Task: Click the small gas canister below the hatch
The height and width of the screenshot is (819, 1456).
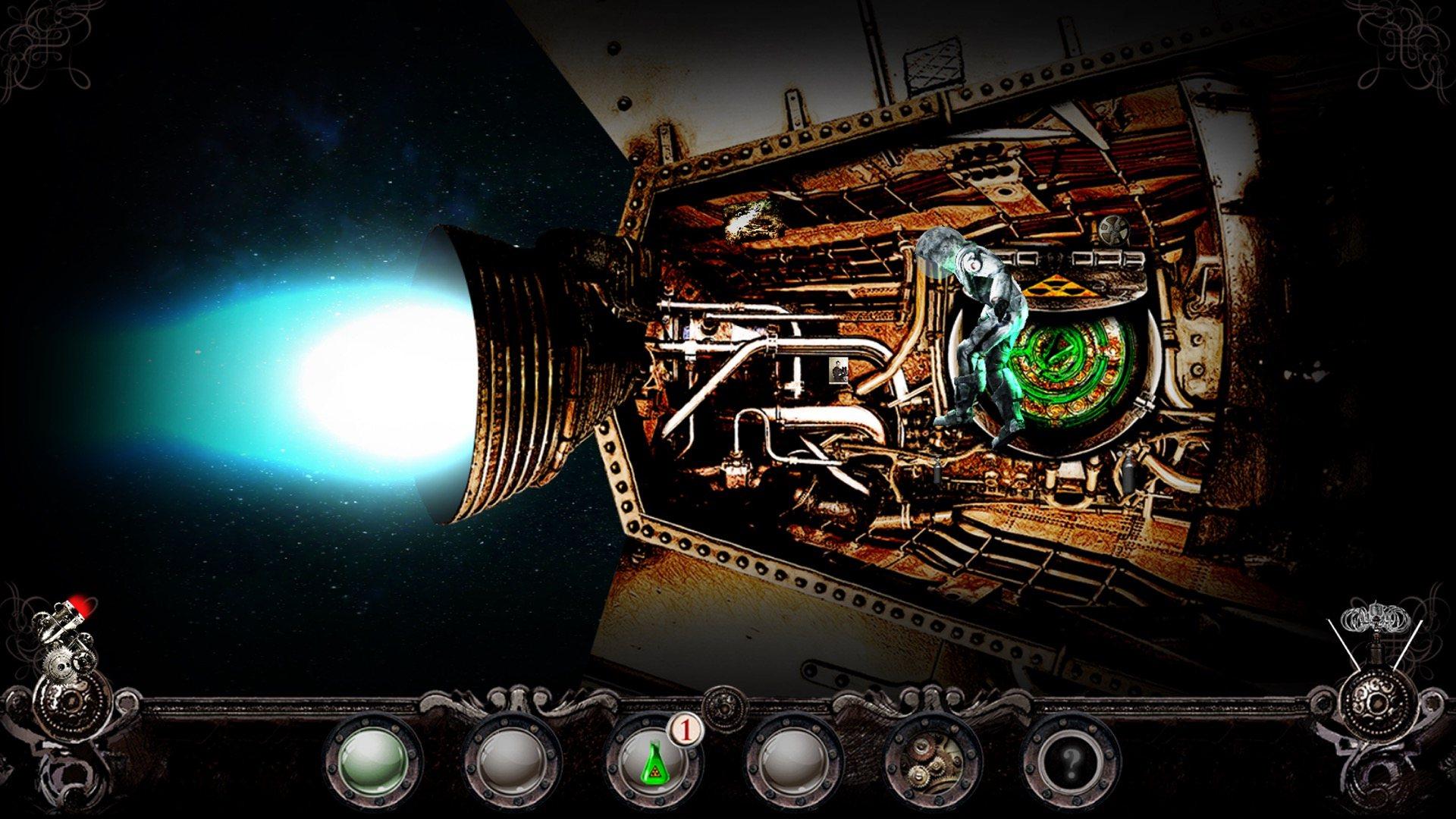Action: pos(1129,472)
